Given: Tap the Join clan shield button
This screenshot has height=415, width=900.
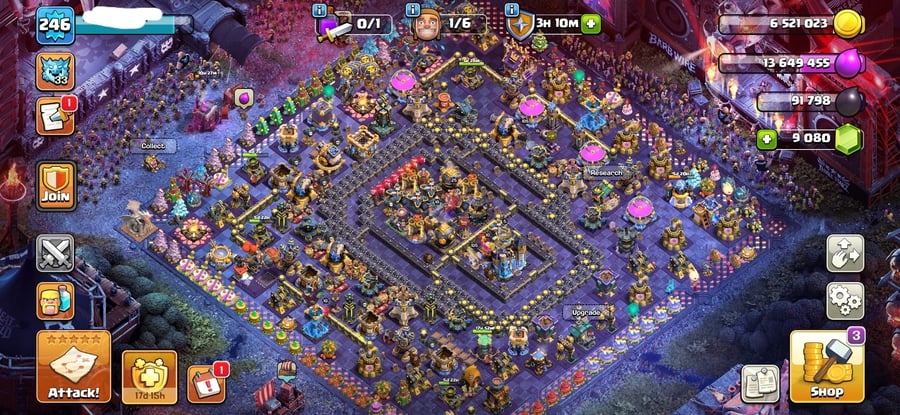Looking at the screenshot, I should tap(56, 185).
